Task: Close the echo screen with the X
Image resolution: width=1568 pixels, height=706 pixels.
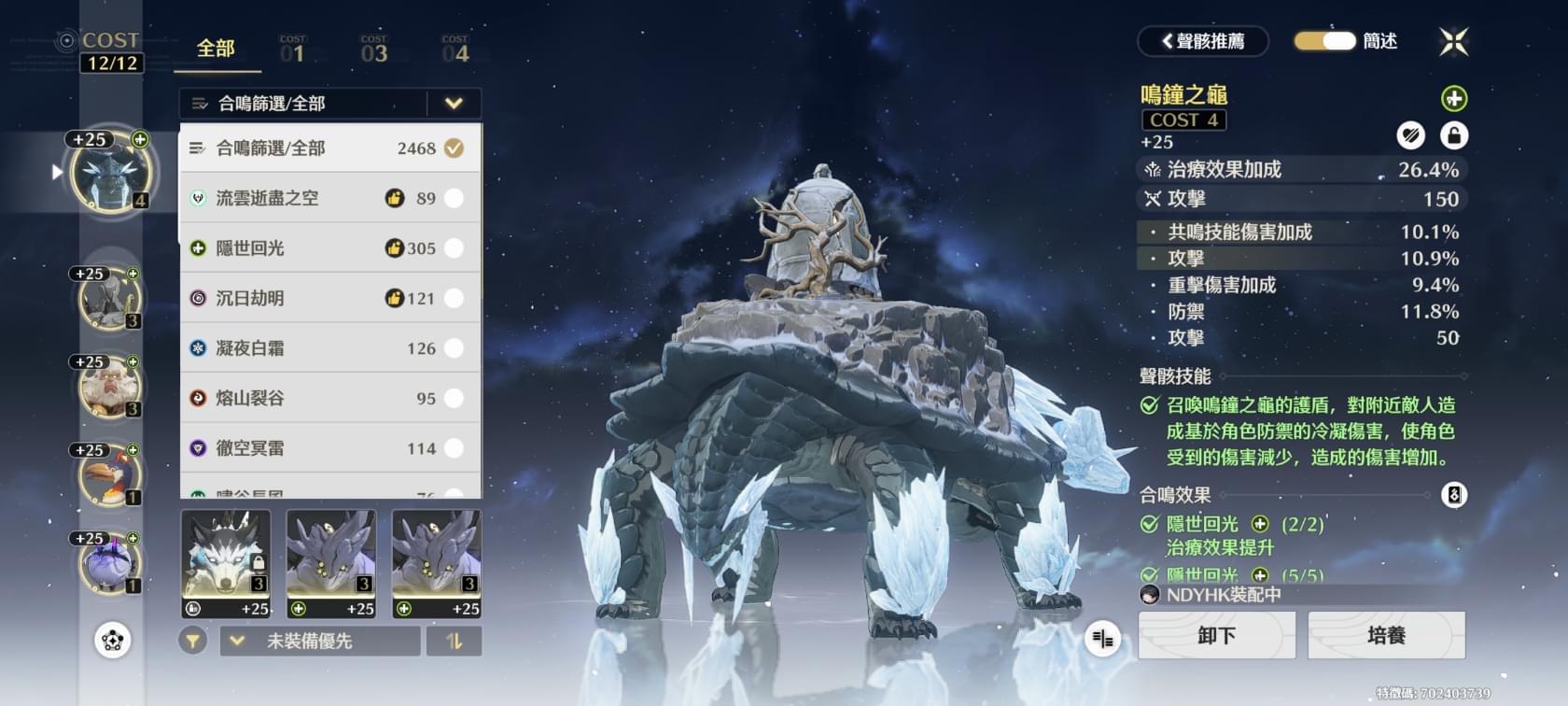Action: (1453, 41)
